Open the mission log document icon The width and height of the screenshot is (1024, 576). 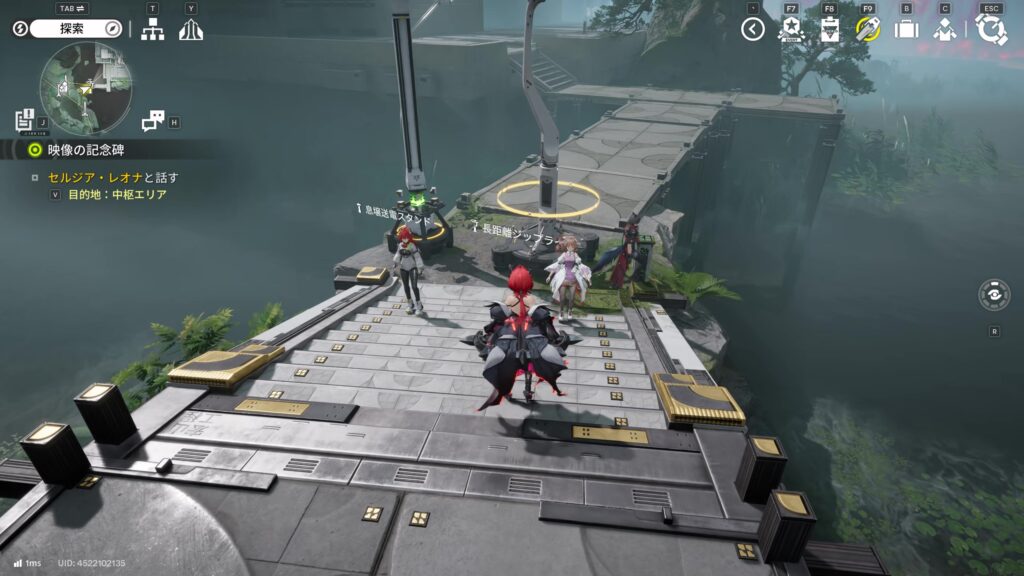26,121
